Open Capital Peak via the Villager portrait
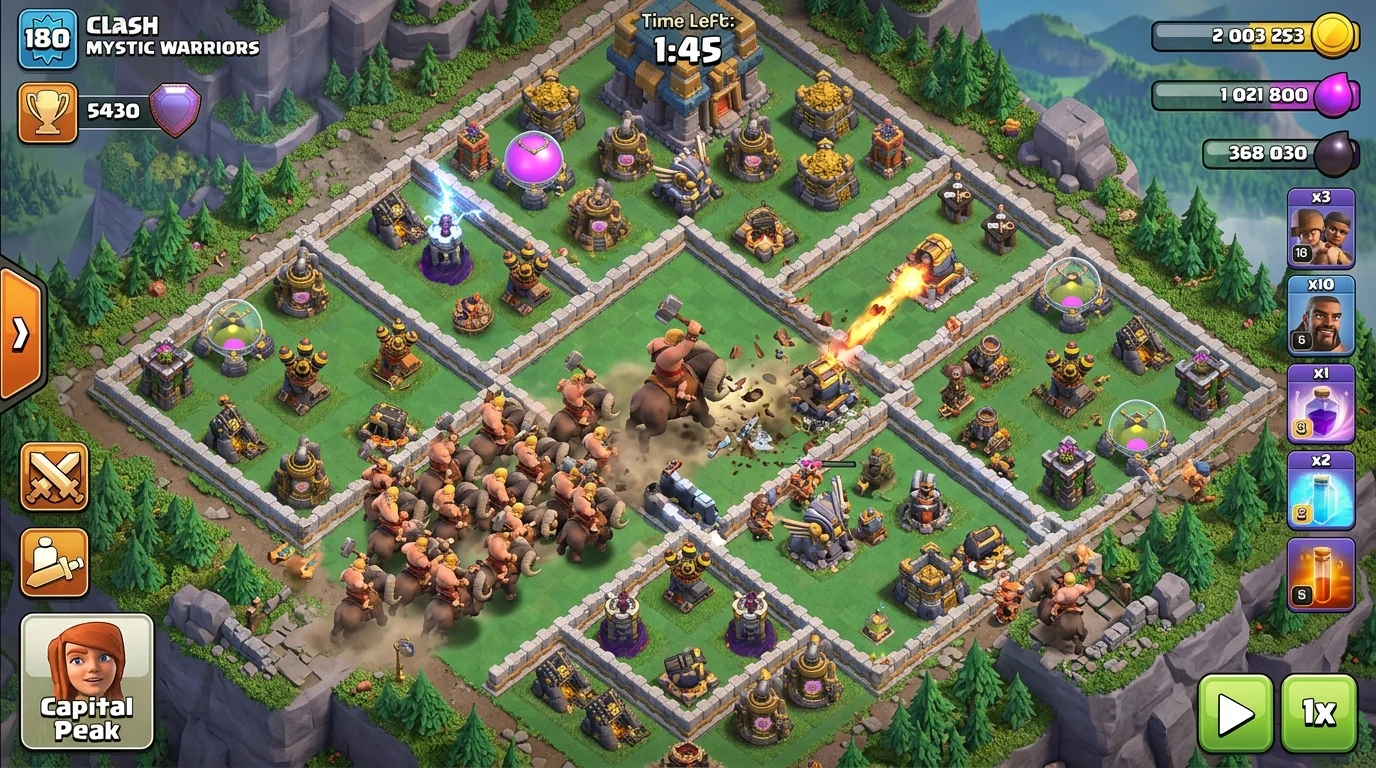1376x768 pixels. pos(85,680)
